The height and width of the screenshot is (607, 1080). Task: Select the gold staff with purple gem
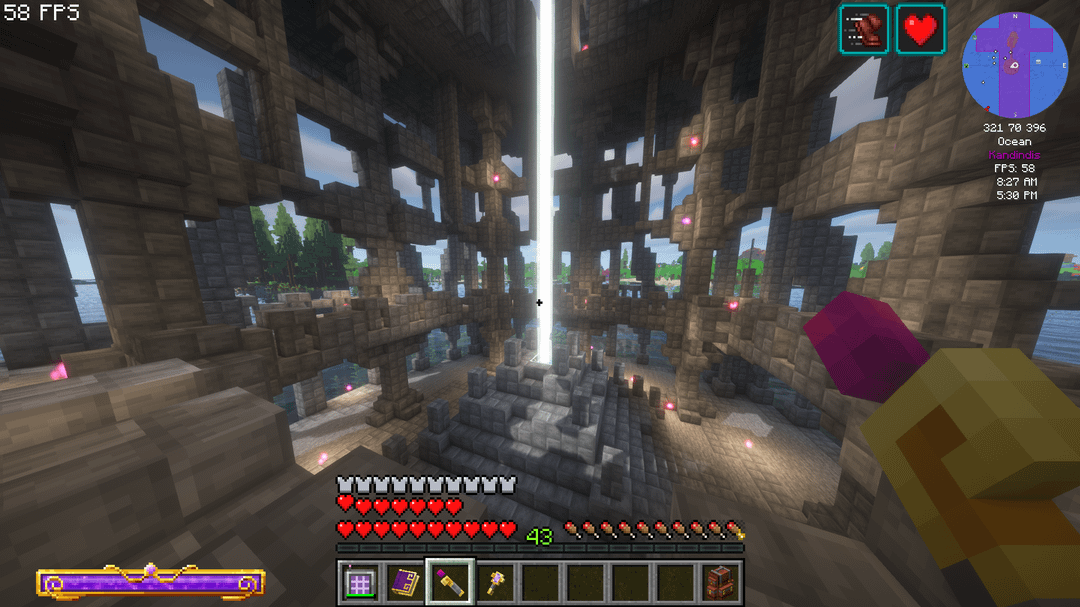pyautogui.click(x=494, y=582)
